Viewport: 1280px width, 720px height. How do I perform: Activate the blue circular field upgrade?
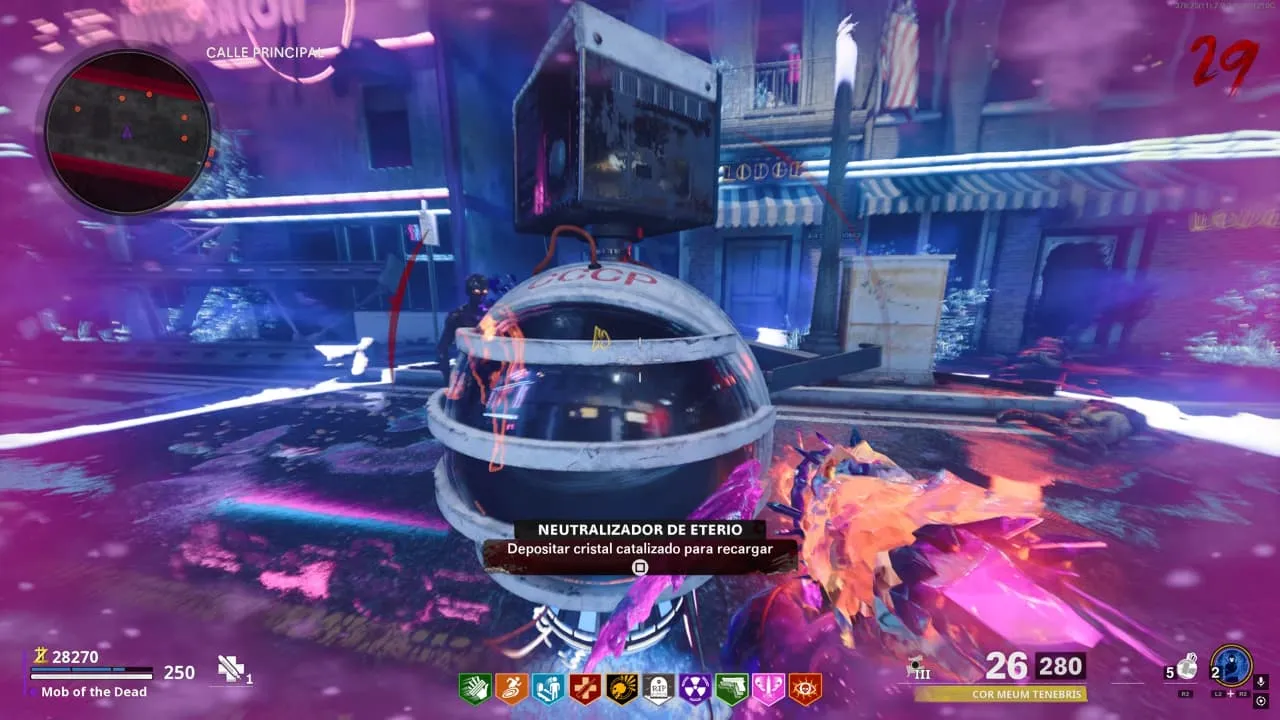click(x=1230, y=666)
